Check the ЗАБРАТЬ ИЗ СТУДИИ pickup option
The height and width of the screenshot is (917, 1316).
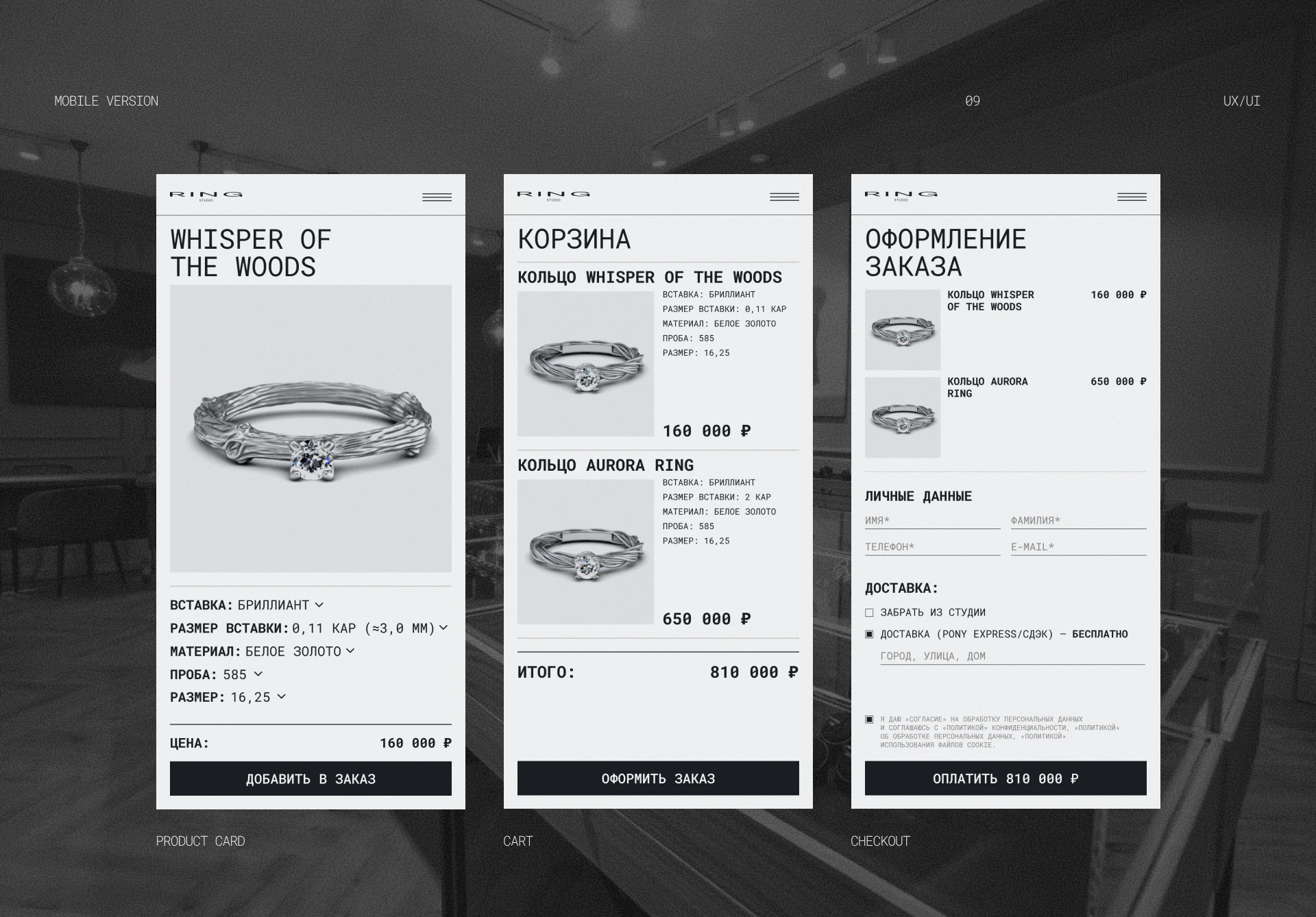point(869,613)
